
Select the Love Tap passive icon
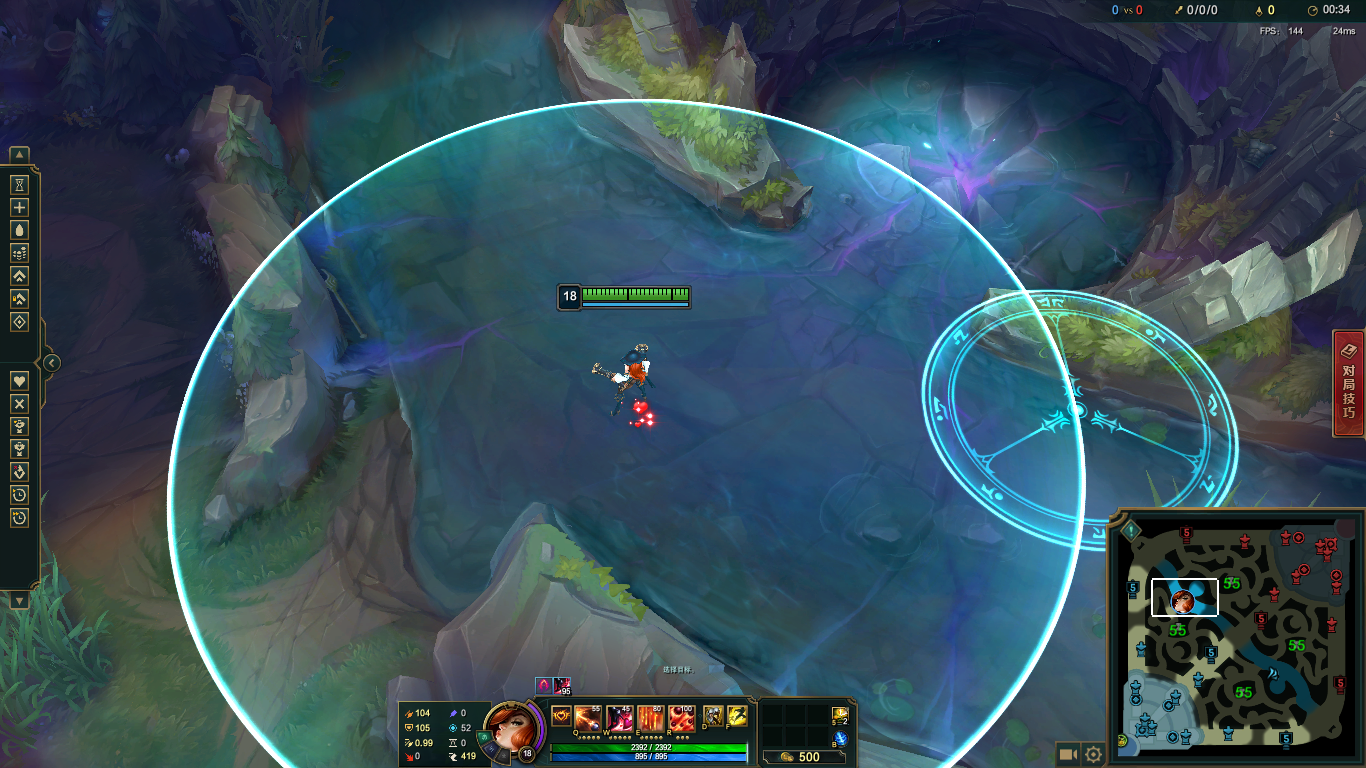[560, 716]
